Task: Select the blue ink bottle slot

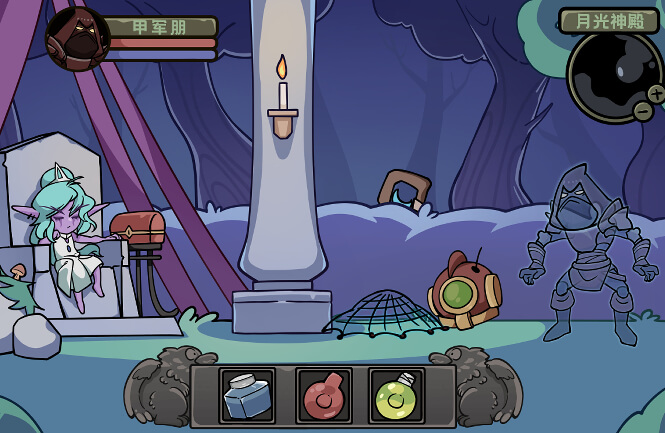Action: coord(247,396)
